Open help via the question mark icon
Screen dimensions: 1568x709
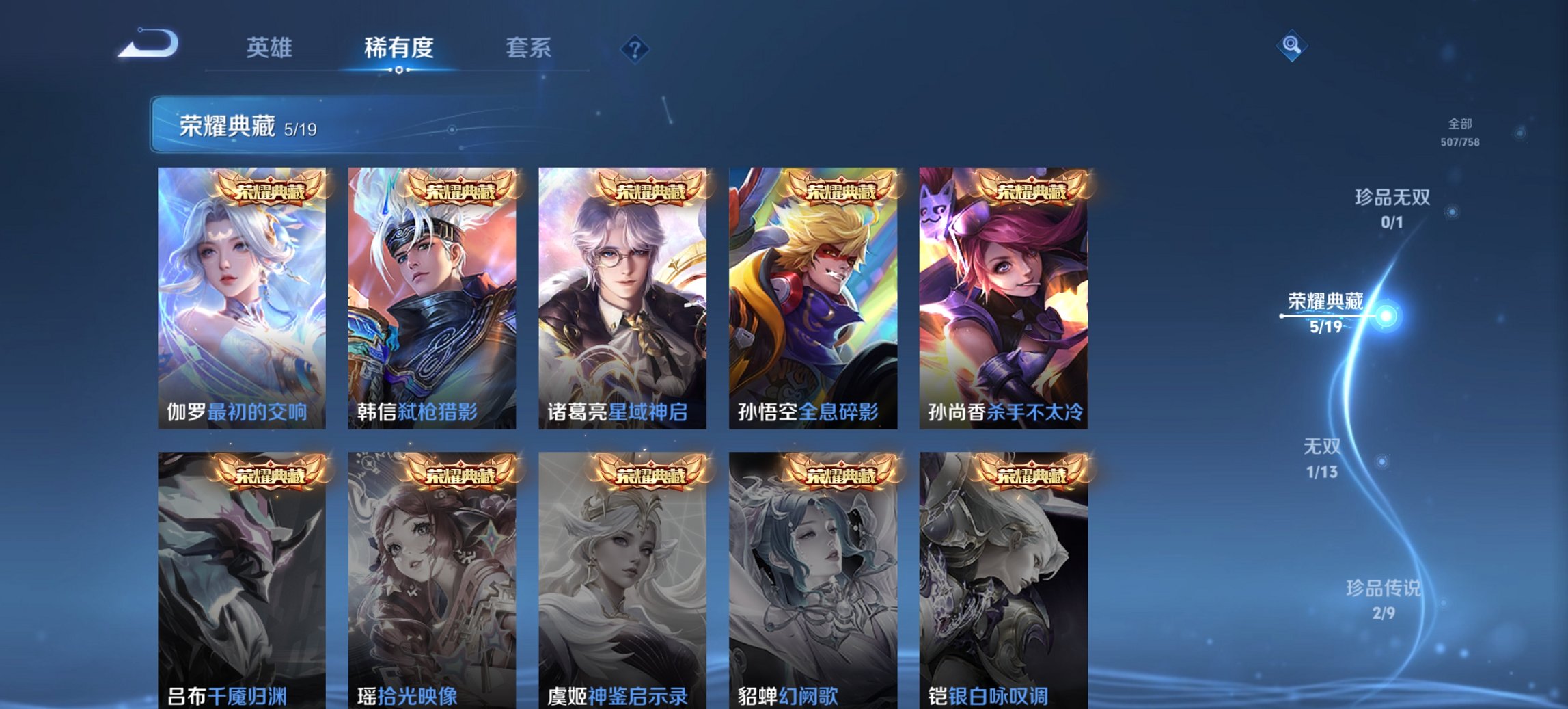click(635, 48)
